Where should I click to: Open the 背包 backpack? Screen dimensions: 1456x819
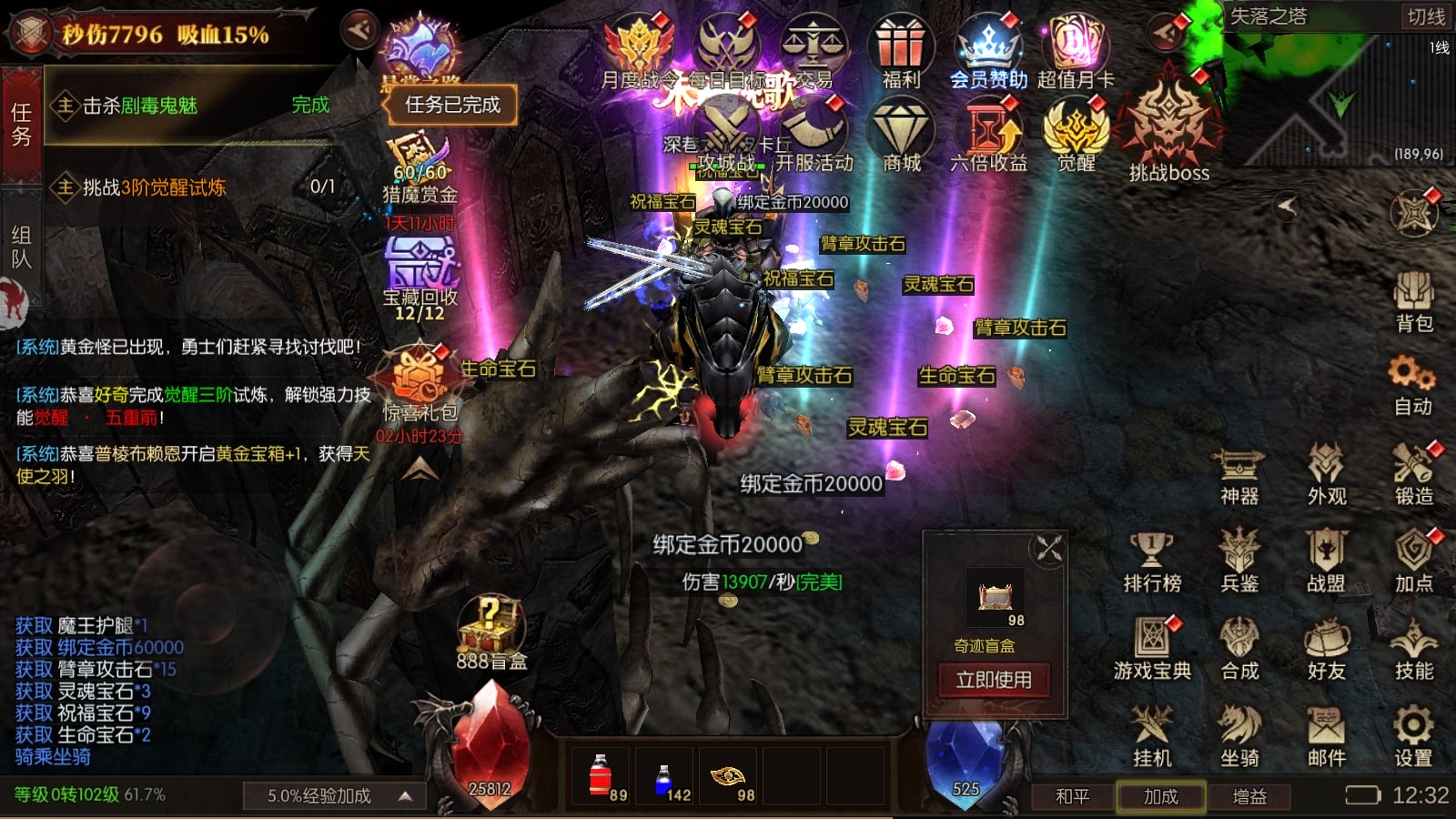(x=1413, y=302)
